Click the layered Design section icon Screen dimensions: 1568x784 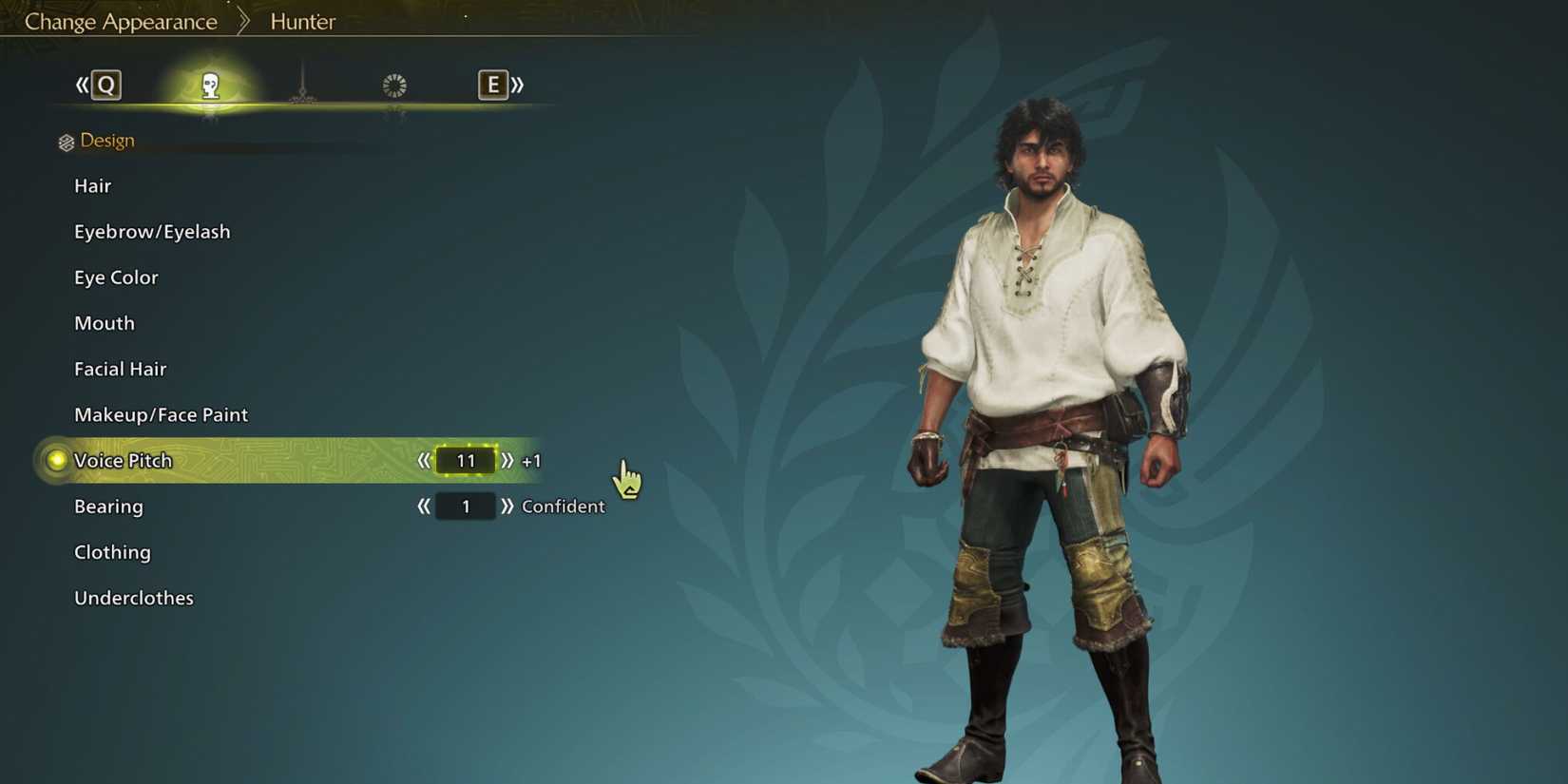coord(66,141)
